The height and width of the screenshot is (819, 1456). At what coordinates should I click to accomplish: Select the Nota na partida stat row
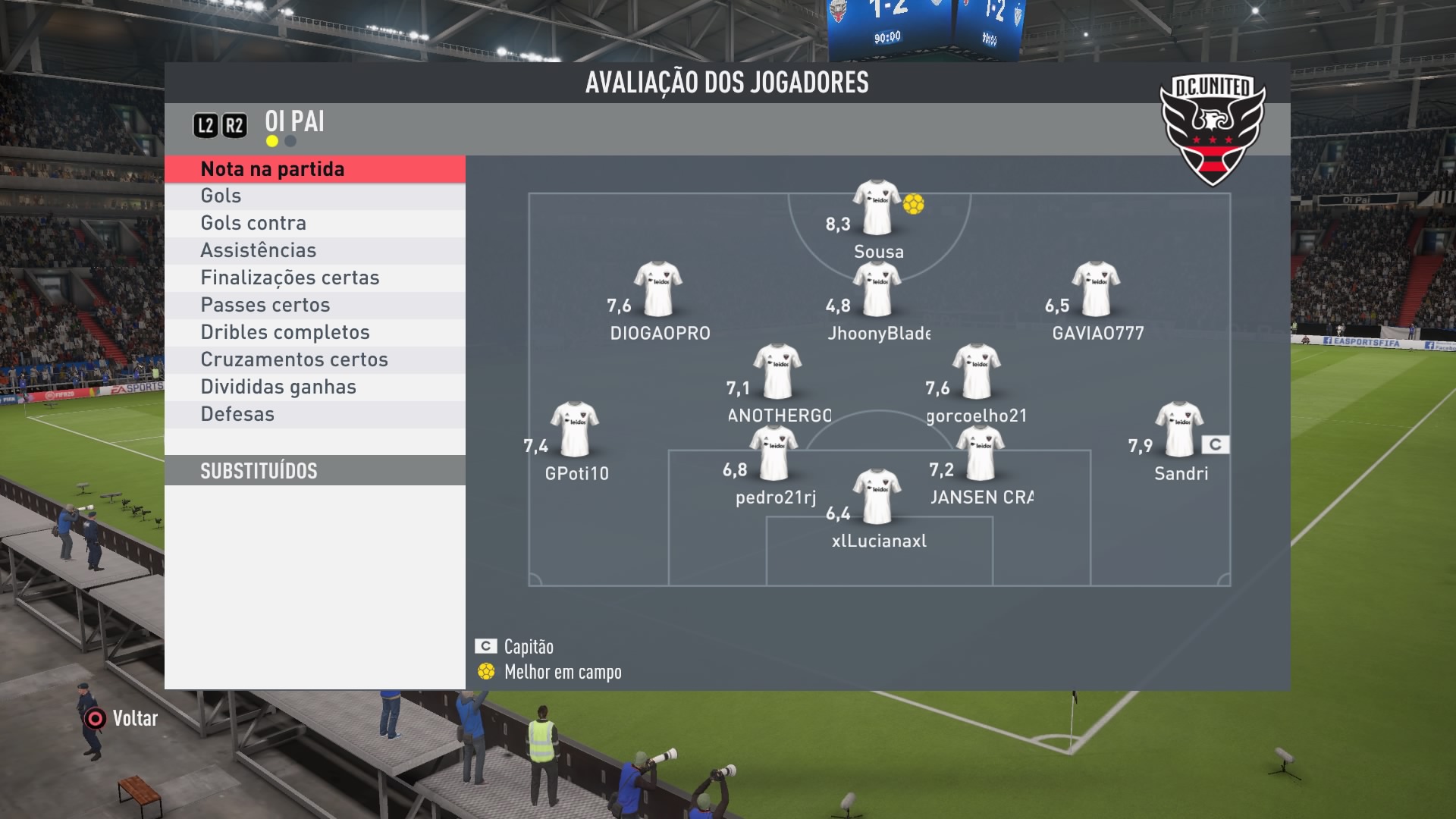coord(315,169)
